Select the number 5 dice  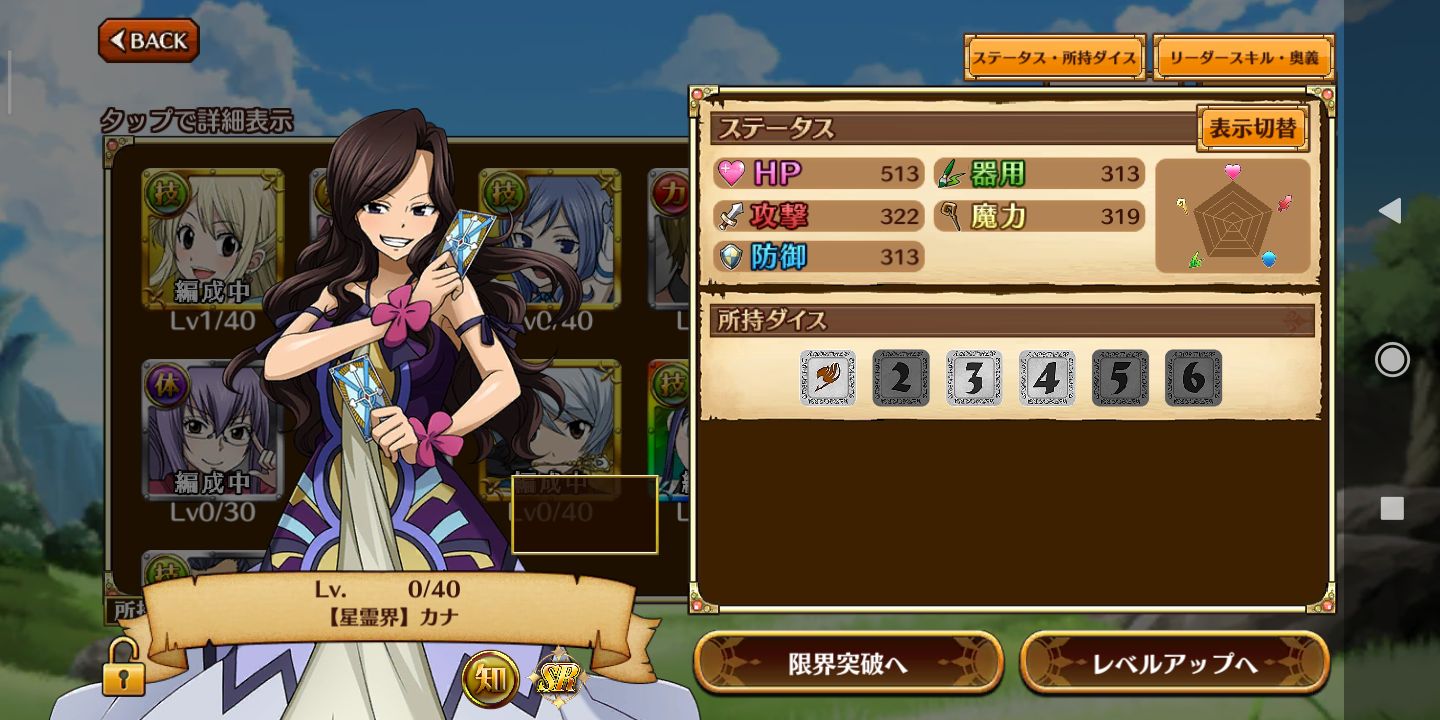coord(1120,378)
